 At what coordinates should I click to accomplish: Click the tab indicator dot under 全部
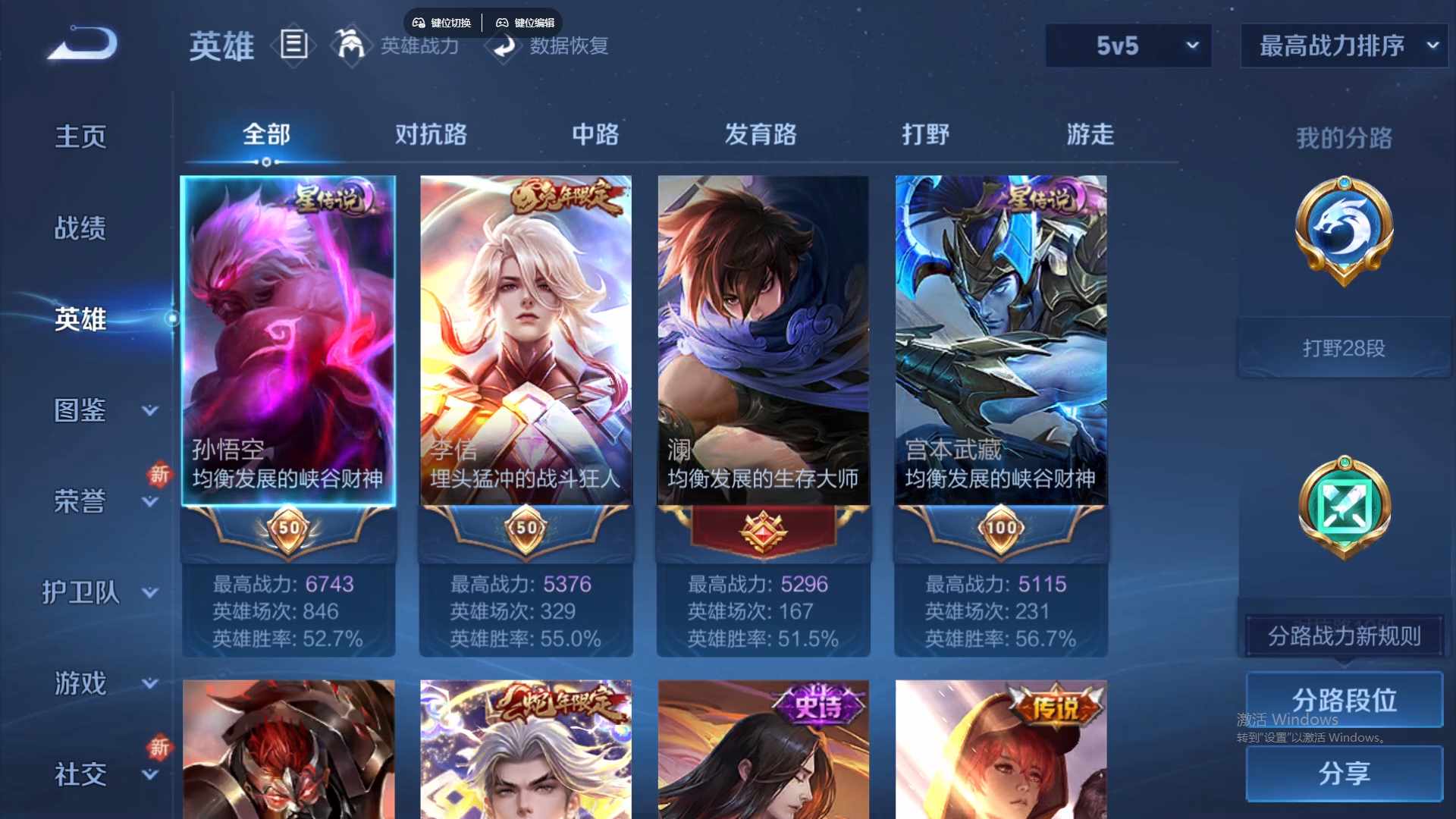pyautogui.click(x=265, y=162)
